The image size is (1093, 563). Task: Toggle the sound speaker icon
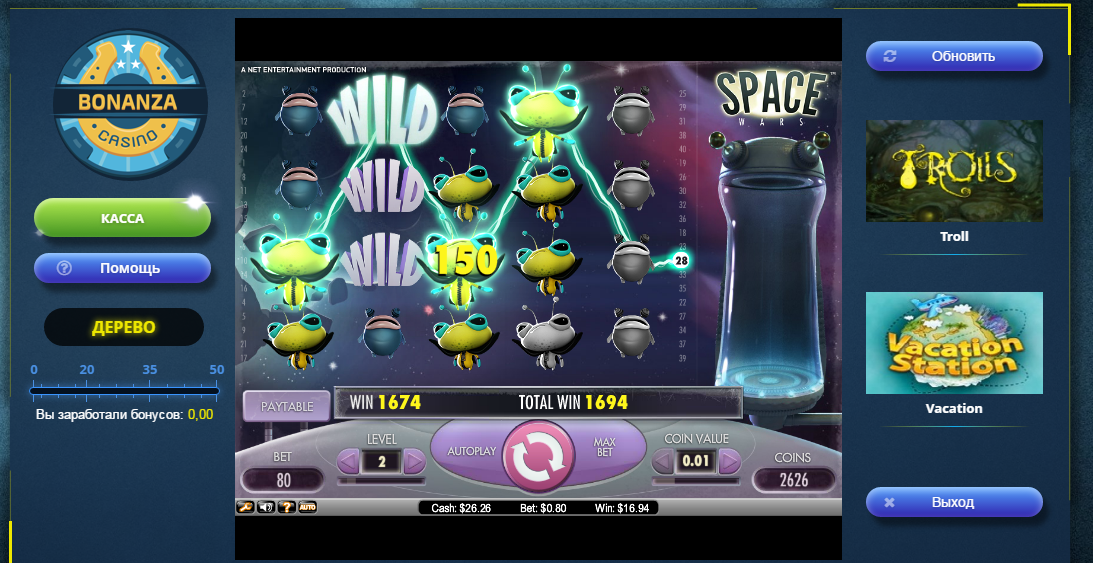tap(265, 507)
